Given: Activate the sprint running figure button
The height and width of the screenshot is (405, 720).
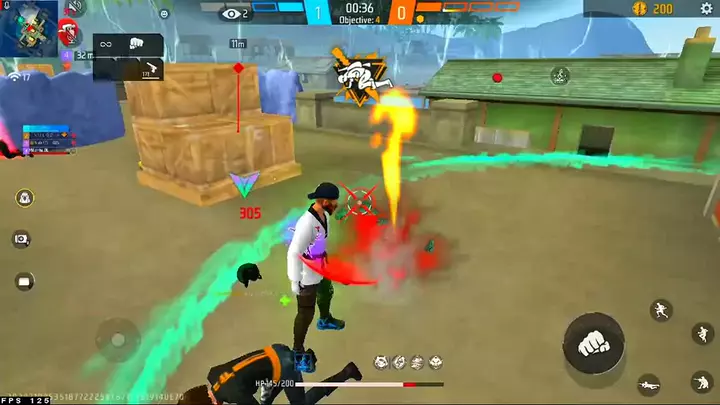Looking at the screenshot, I should coord(661,310).
